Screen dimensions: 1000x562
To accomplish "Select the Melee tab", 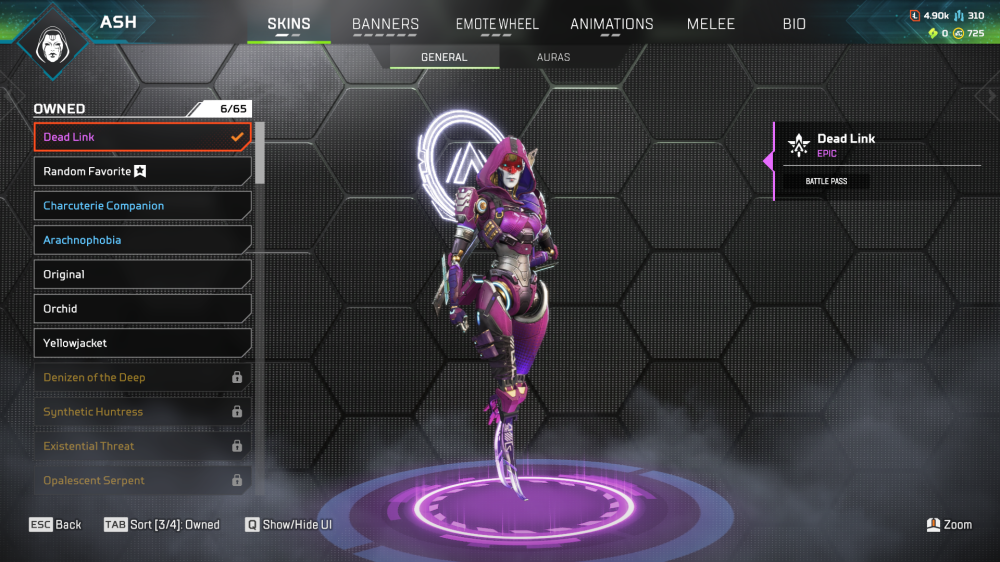I will click(710, 24).
